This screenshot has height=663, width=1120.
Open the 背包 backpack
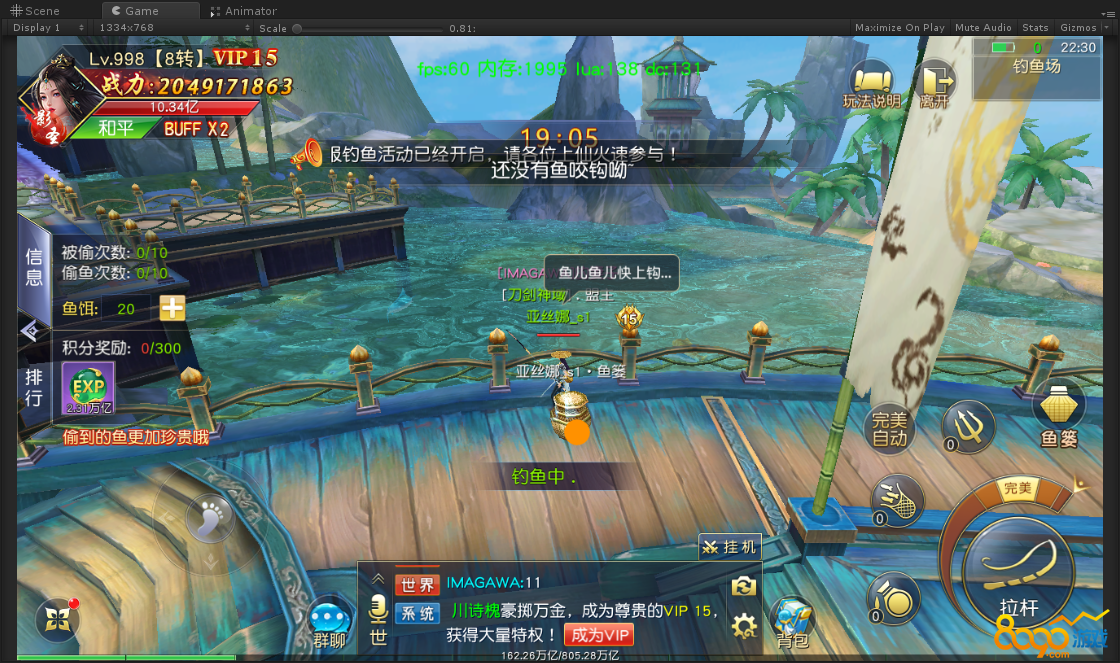point(791,622)
